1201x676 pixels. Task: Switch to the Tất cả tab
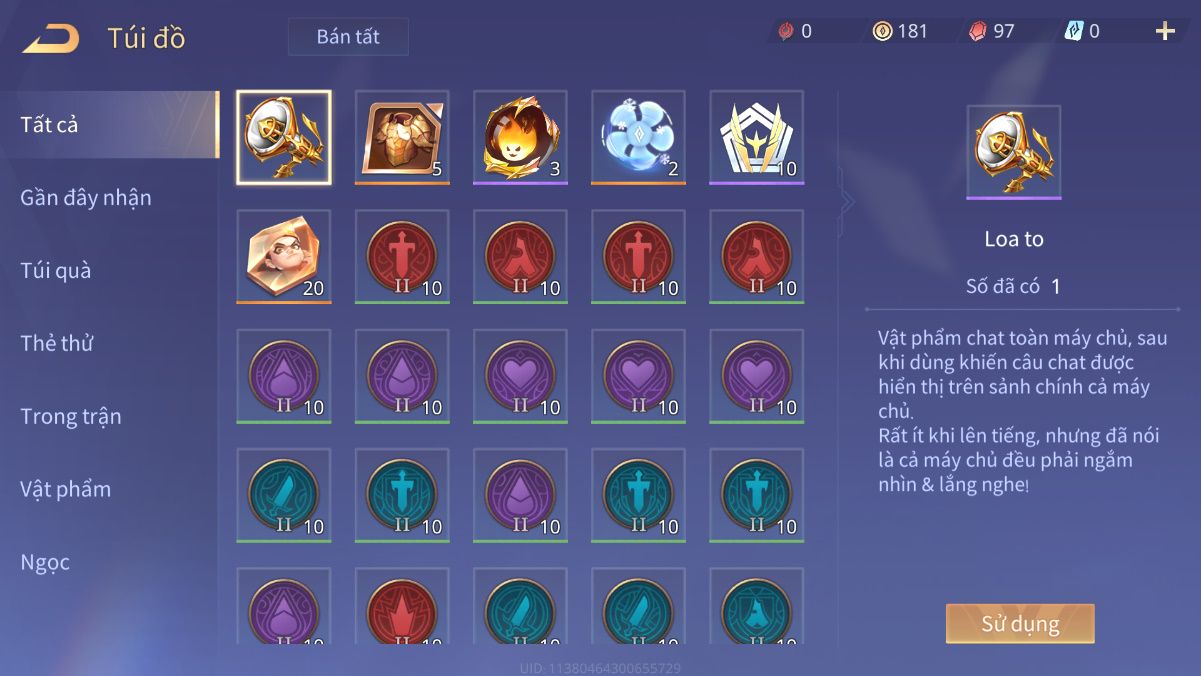tap(50, 125)
